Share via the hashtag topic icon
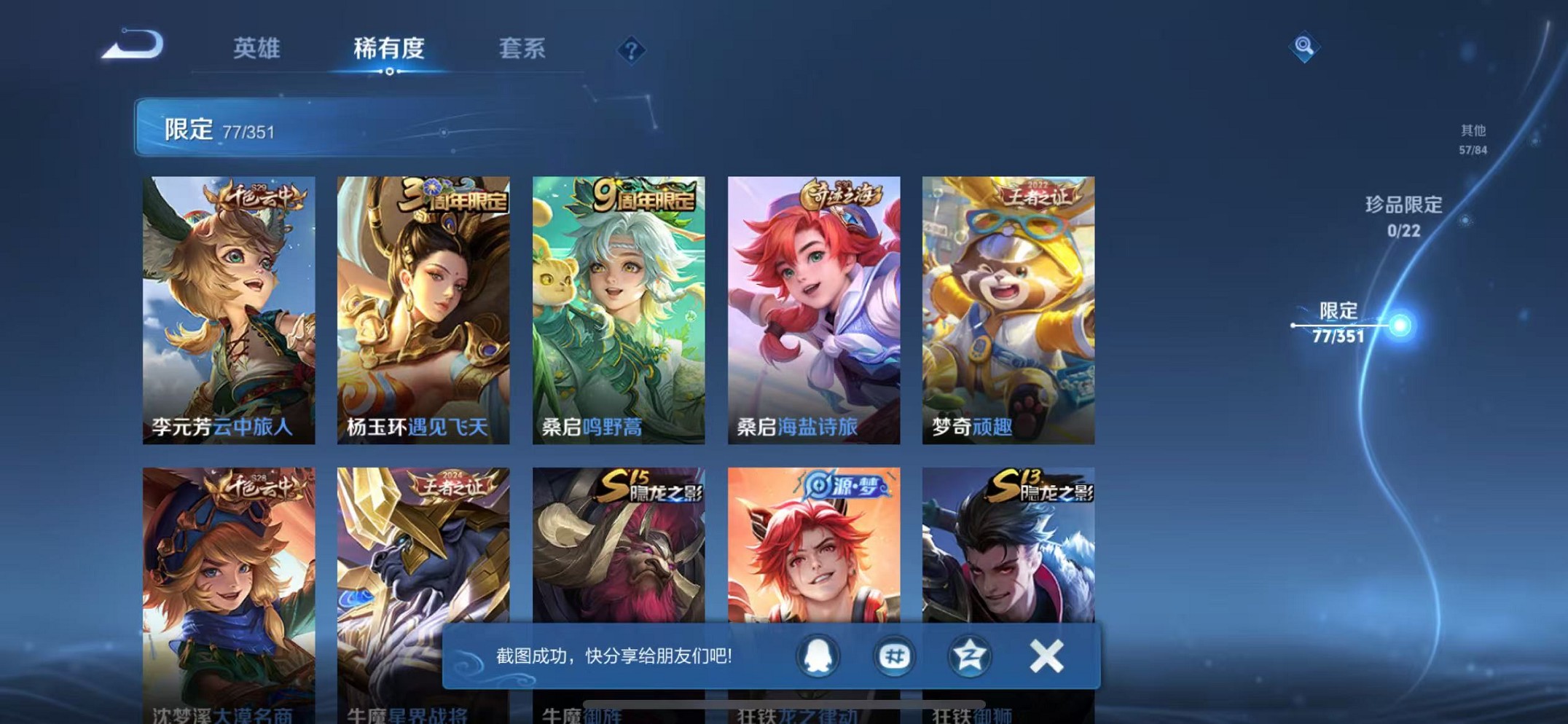The width and height of the screenshot is (1568, 724). tap(895, 655)
